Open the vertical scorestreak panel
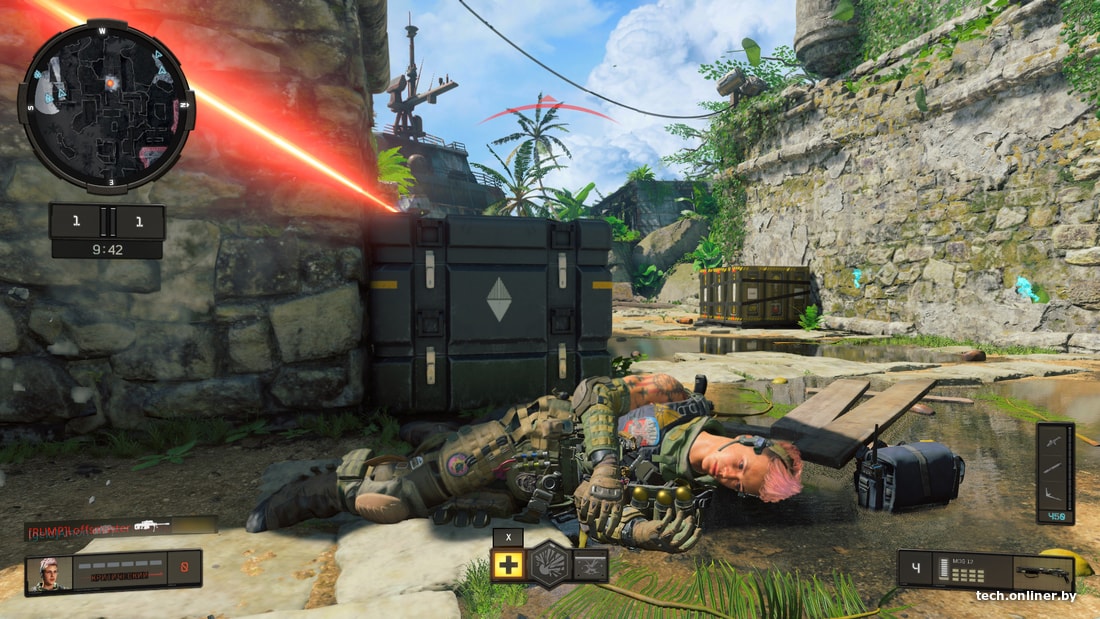 pos(1055,472)
